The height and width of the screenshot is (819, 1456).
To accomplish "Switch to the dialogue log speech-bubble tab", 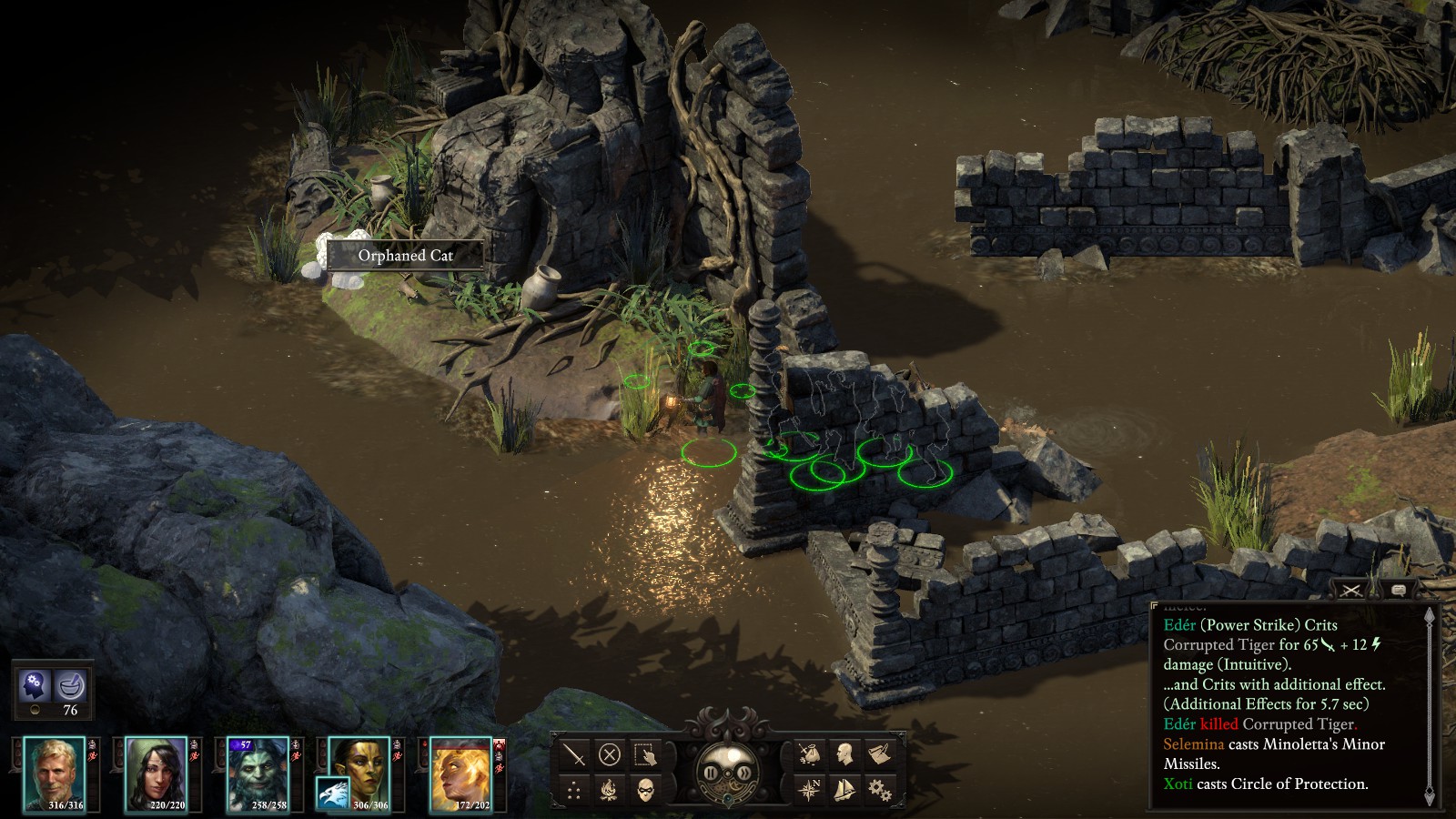I will tap(1399, 591).
